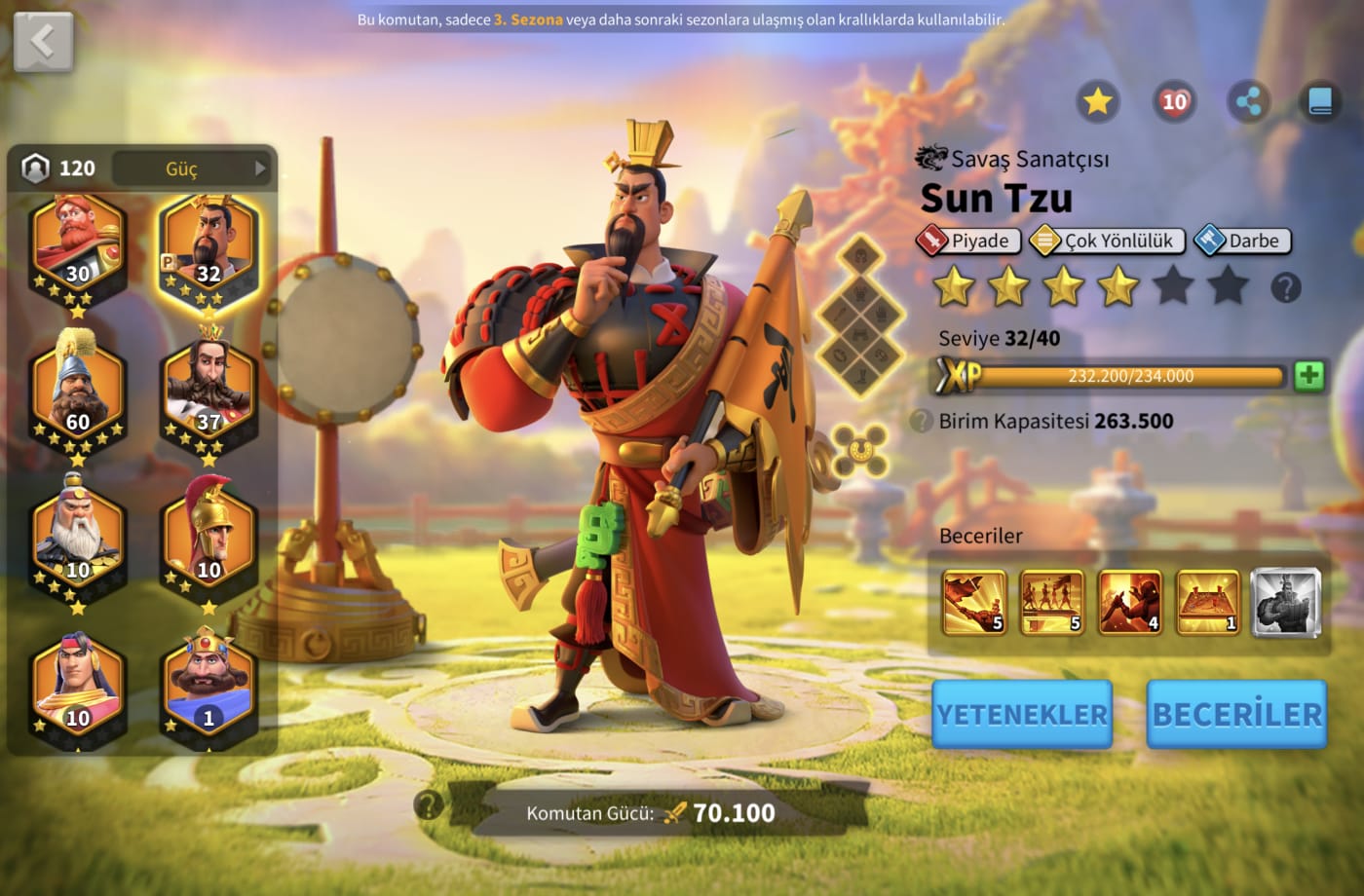Image resolution: width=1364 pixels, height=896 pixels.
Task: Select the crowned level 37 commander portrait
Action: (208, 390)
